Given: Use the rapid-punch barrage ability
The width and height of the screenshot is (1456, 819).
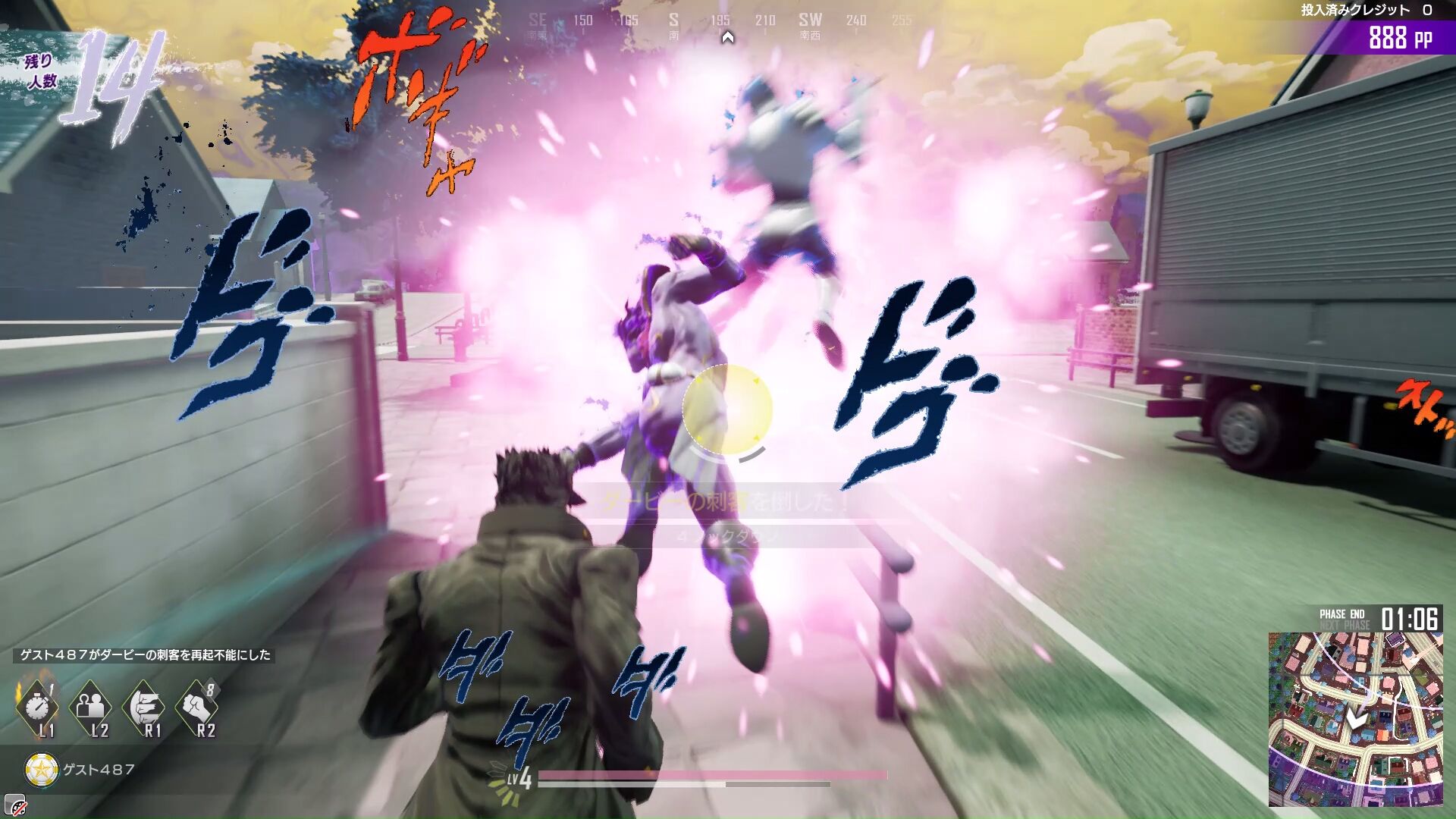Looking at the screenshot, I should 143,706.
